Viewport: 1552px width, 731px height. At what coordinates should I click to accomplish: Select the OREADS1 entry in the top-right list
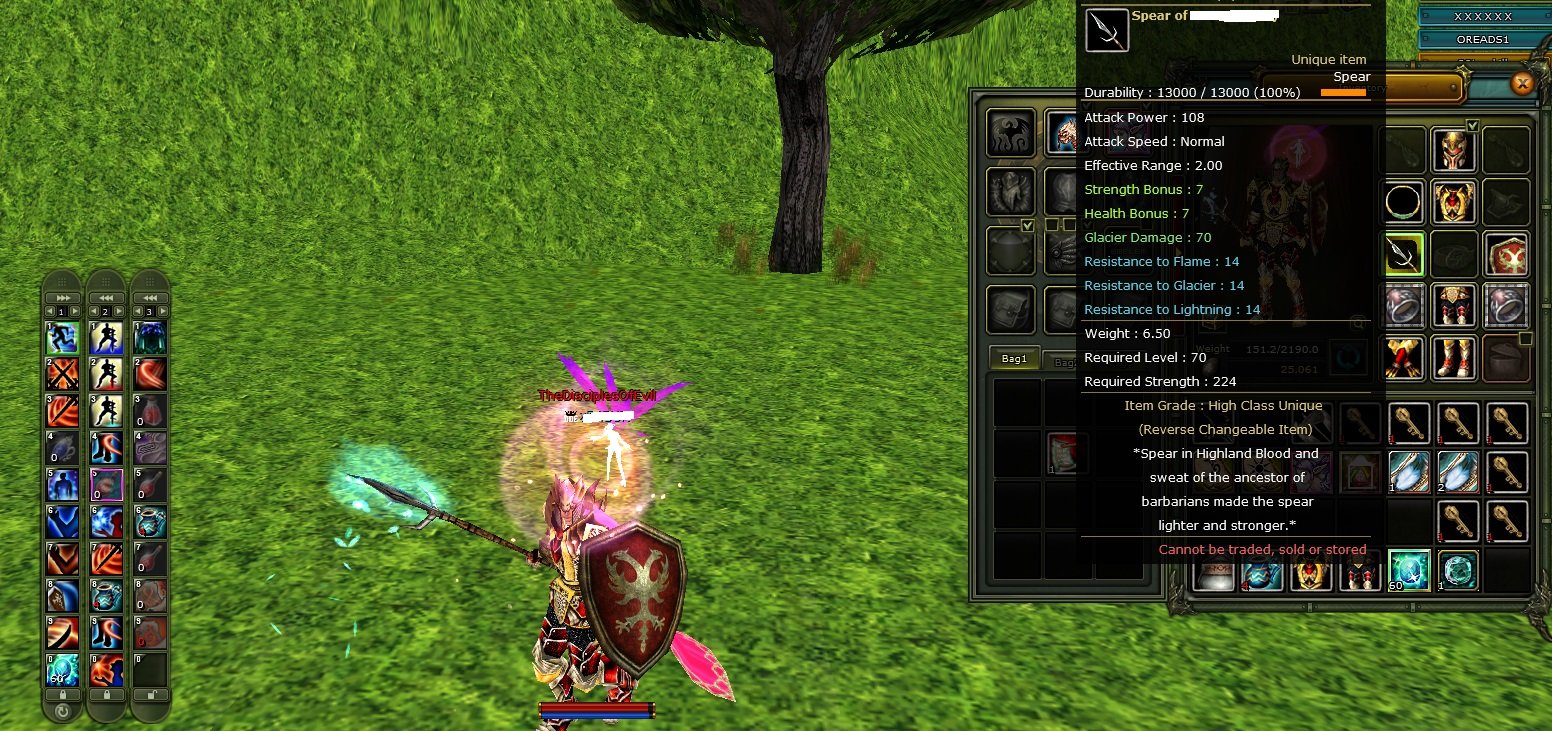[1481, 39]
